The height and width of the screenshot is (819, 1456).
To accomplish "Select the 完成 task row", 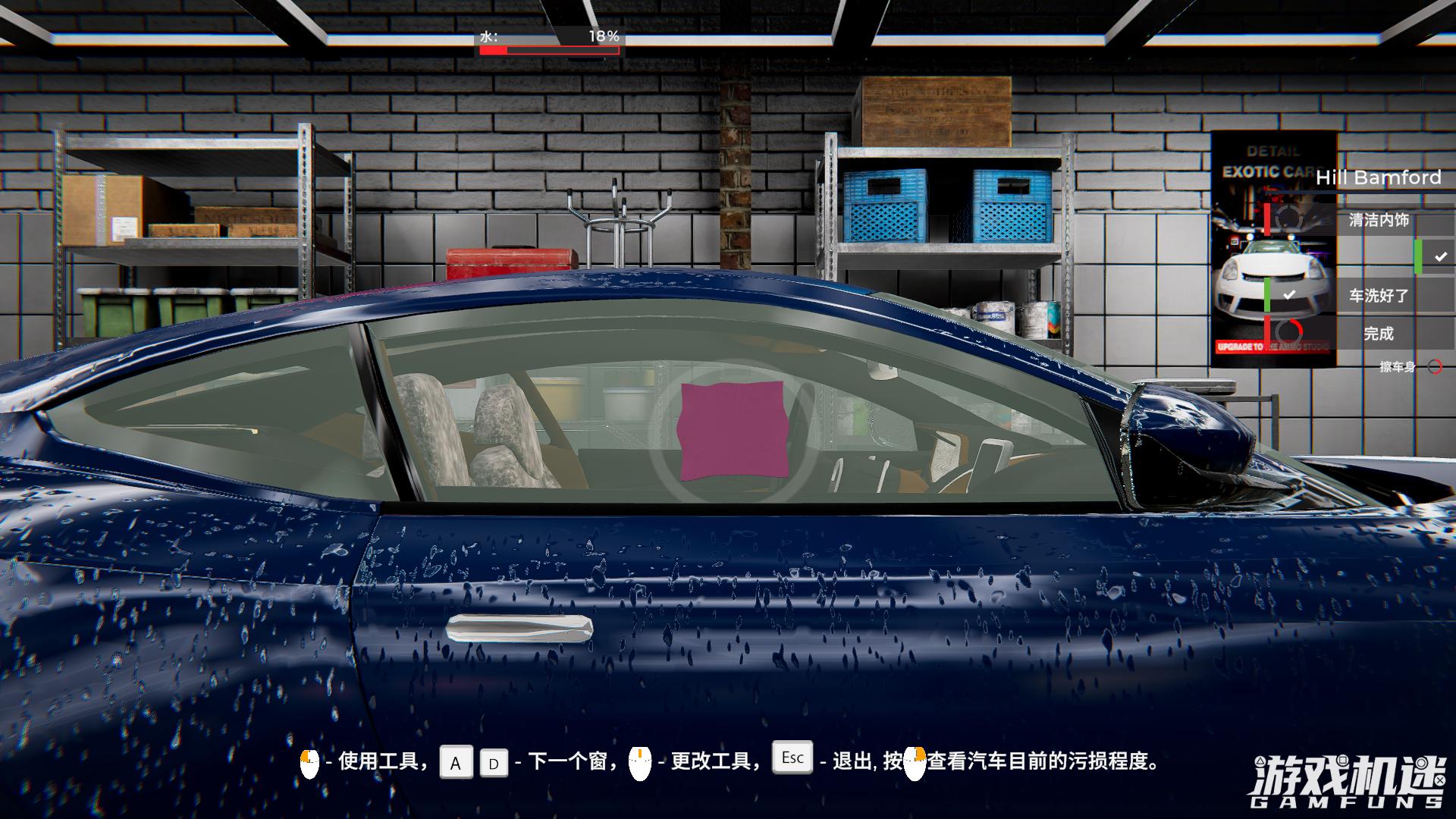I will [1378, 334].
